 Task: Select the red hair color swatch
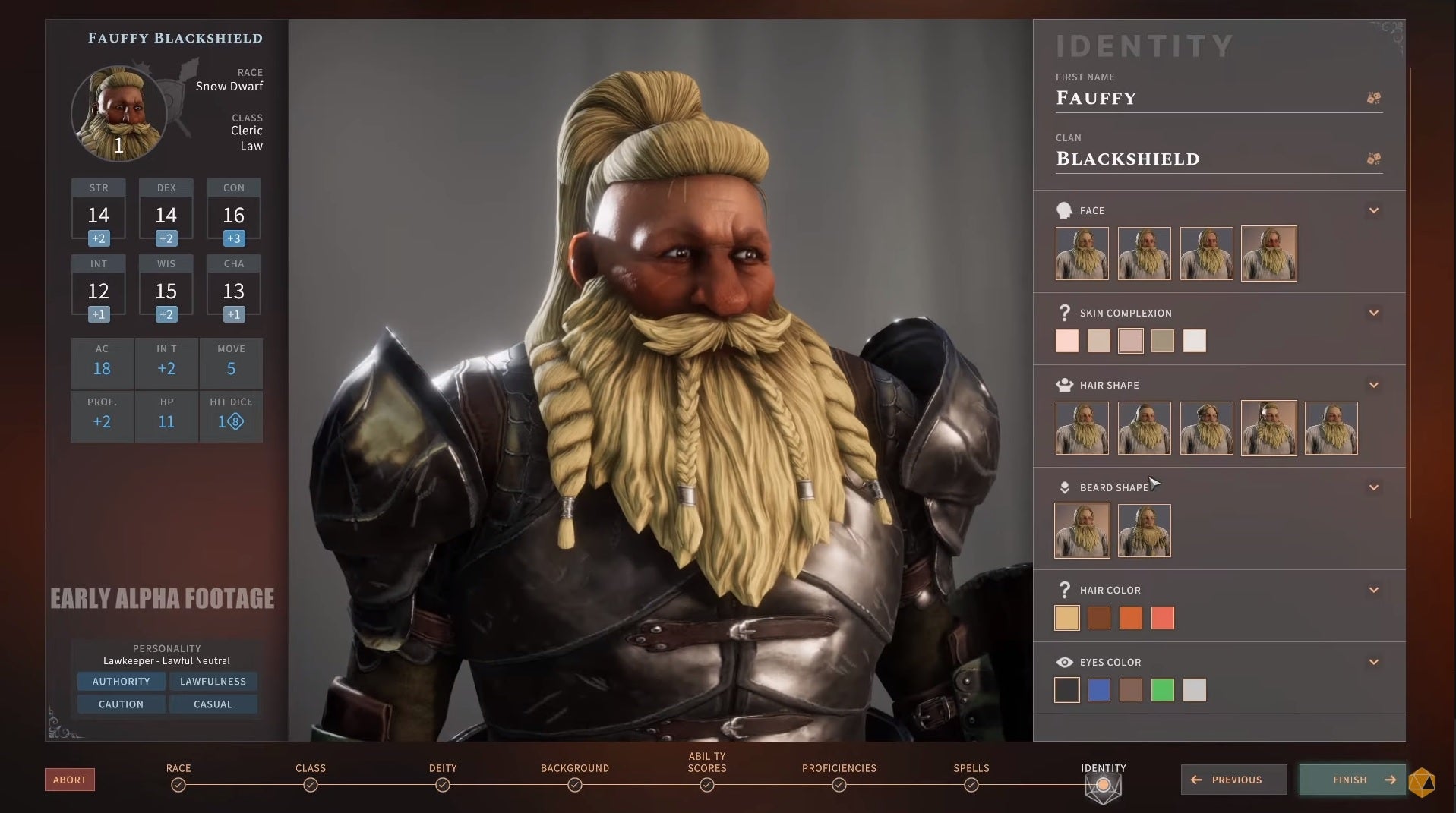click(x=1163, y=618)
